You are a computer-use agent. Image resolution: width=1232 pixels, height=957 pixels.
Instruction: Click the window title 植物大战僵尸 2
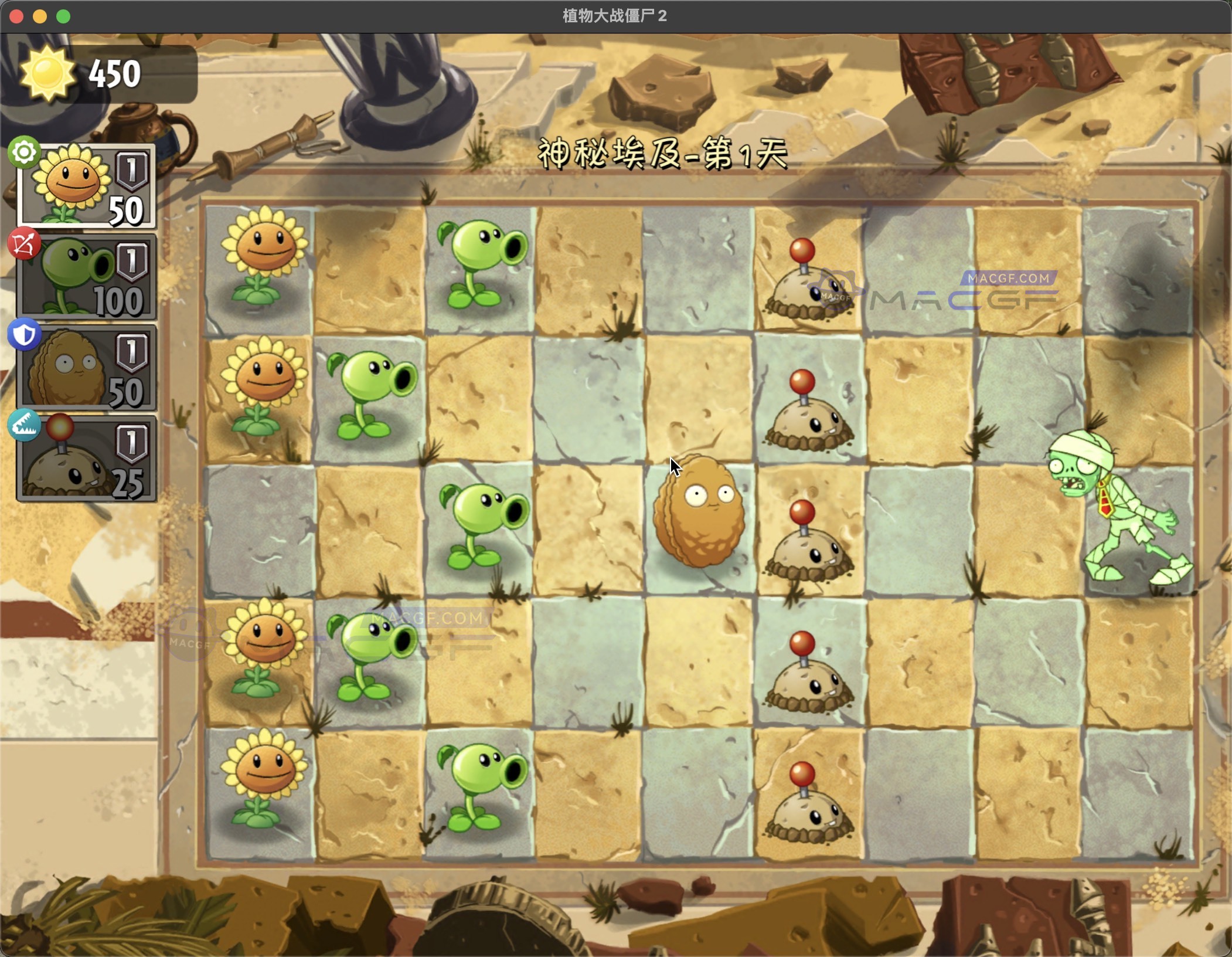coord(615,15)
